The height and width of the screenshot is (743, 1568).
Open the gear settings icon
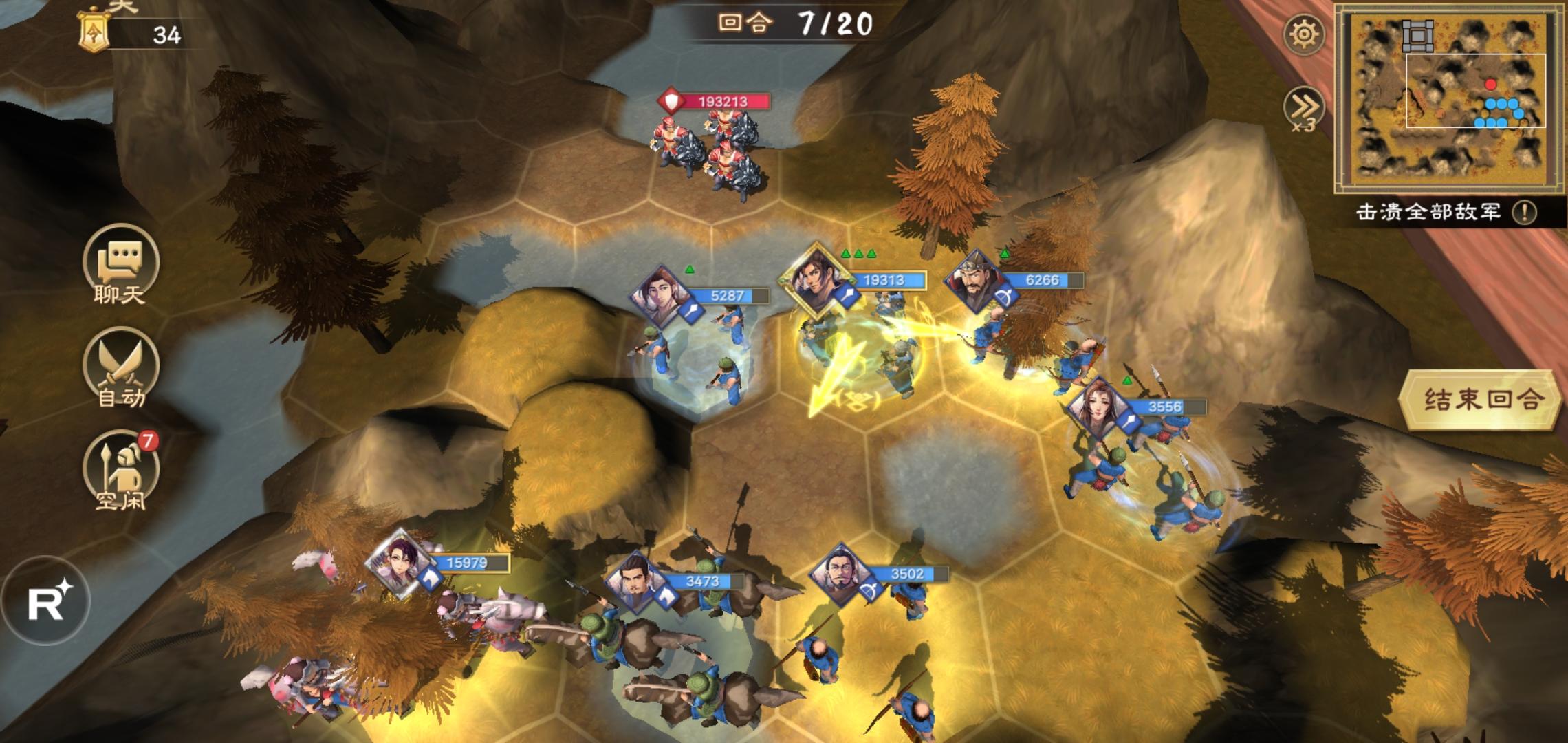1304,34
